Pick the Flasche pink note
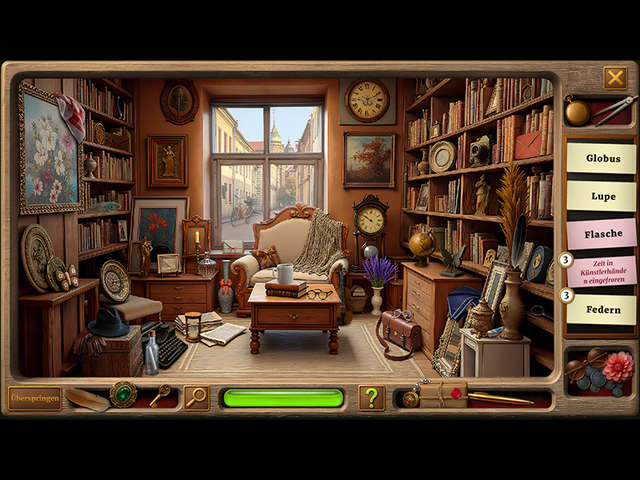The width and height of the screenshot is (640, 480). click(601, 233)
